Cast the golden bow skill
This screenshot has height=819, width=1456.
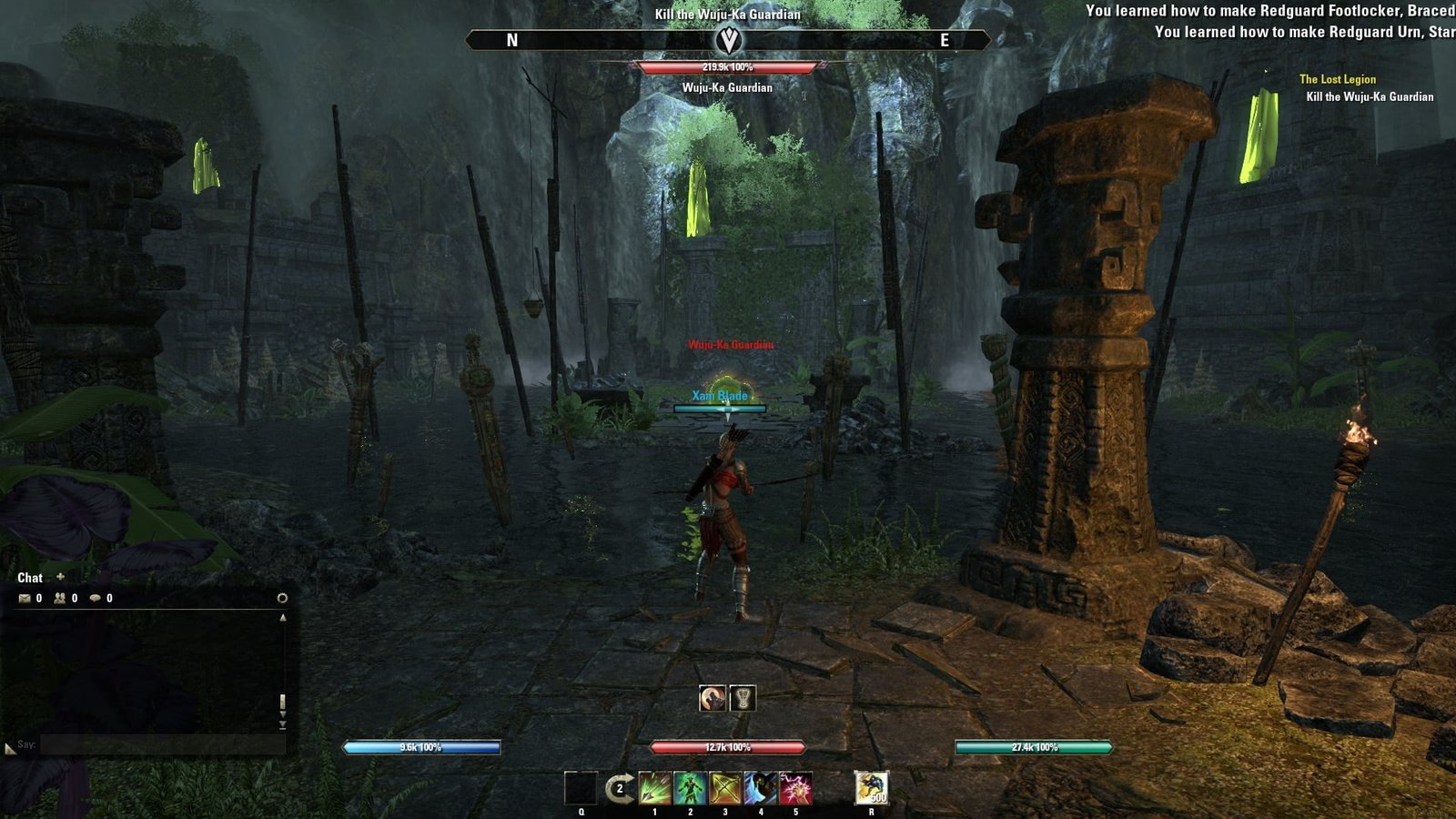click(725, 788)
